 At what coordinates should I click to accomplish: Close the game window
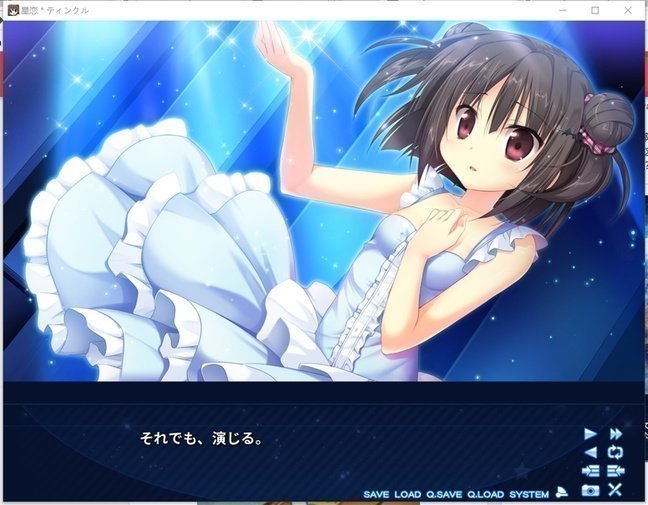(x=629, y=10)
